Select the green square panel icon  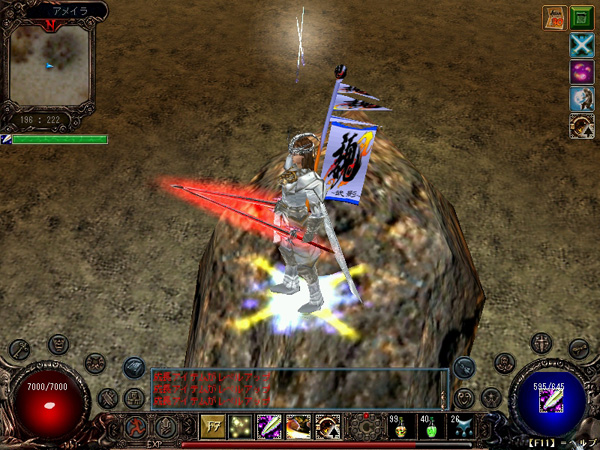(x=582, y=17)
